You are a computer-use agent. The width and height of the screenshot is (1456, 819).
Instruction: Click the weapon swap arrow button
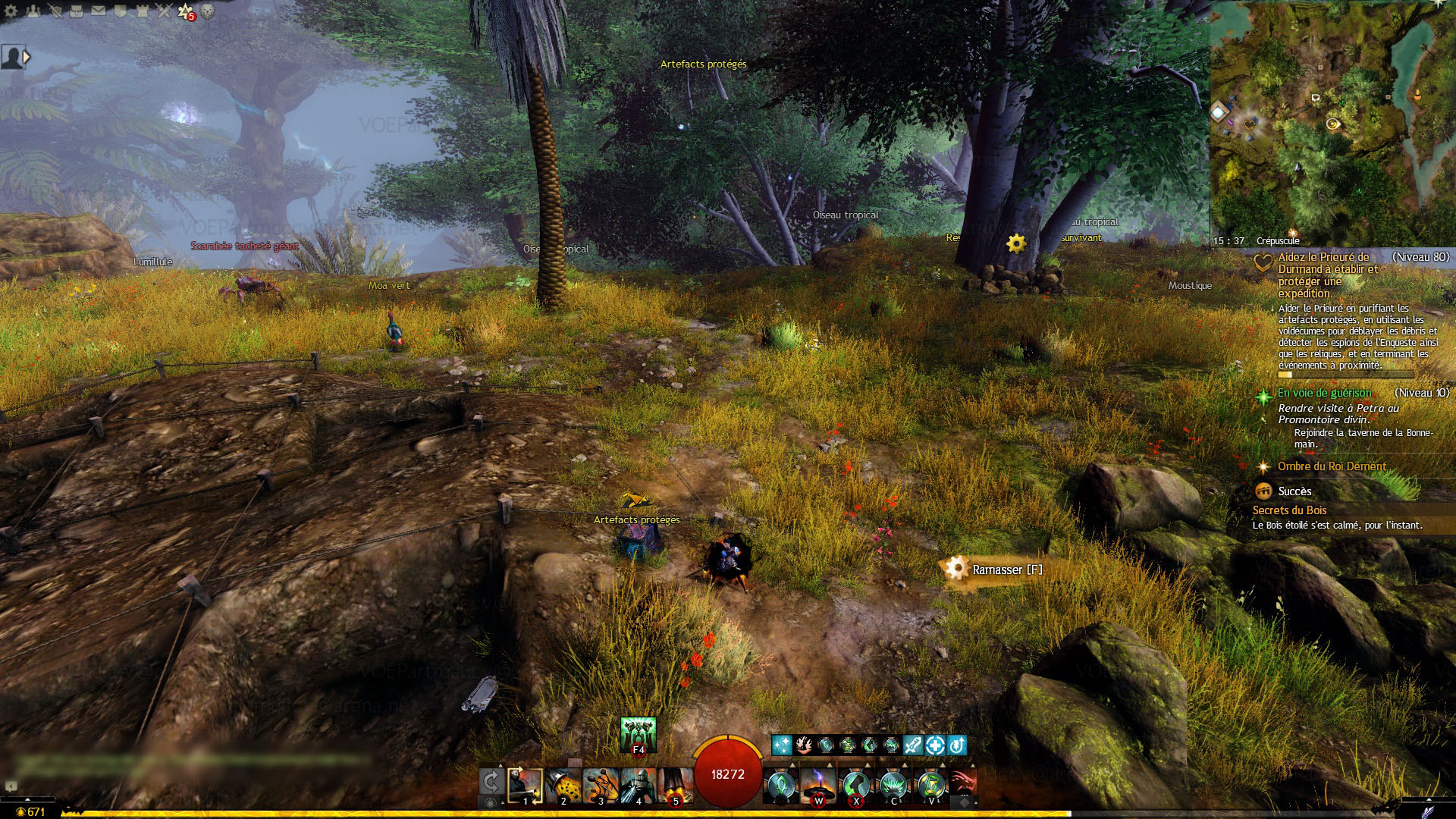pos(491,783)
